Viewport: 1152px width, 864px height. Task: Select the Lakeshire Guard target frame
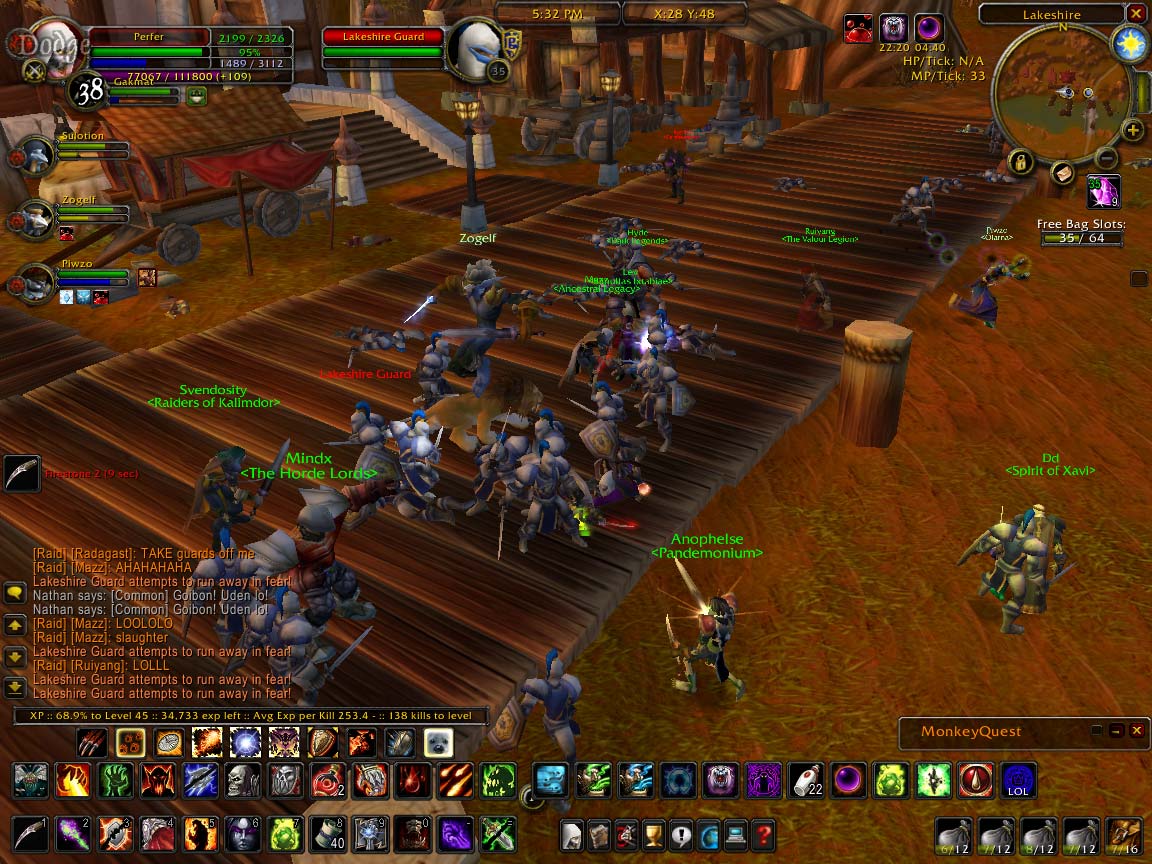(x=383, y=37)
